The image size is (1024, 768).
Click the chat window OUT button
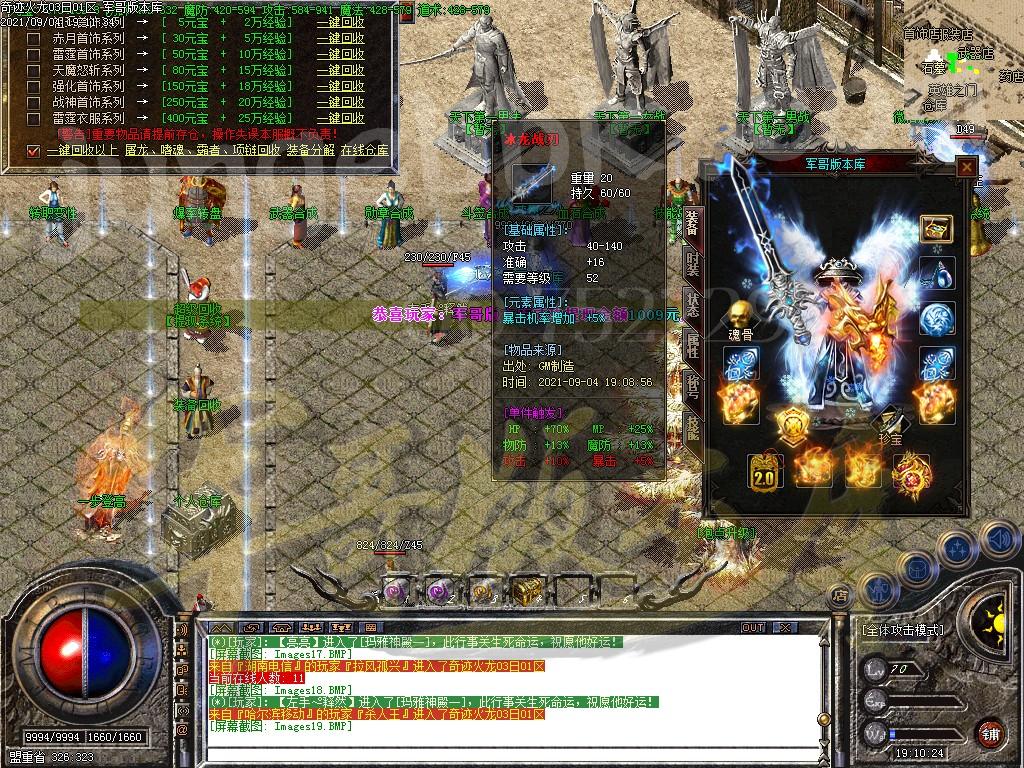(x=753, y=627)
